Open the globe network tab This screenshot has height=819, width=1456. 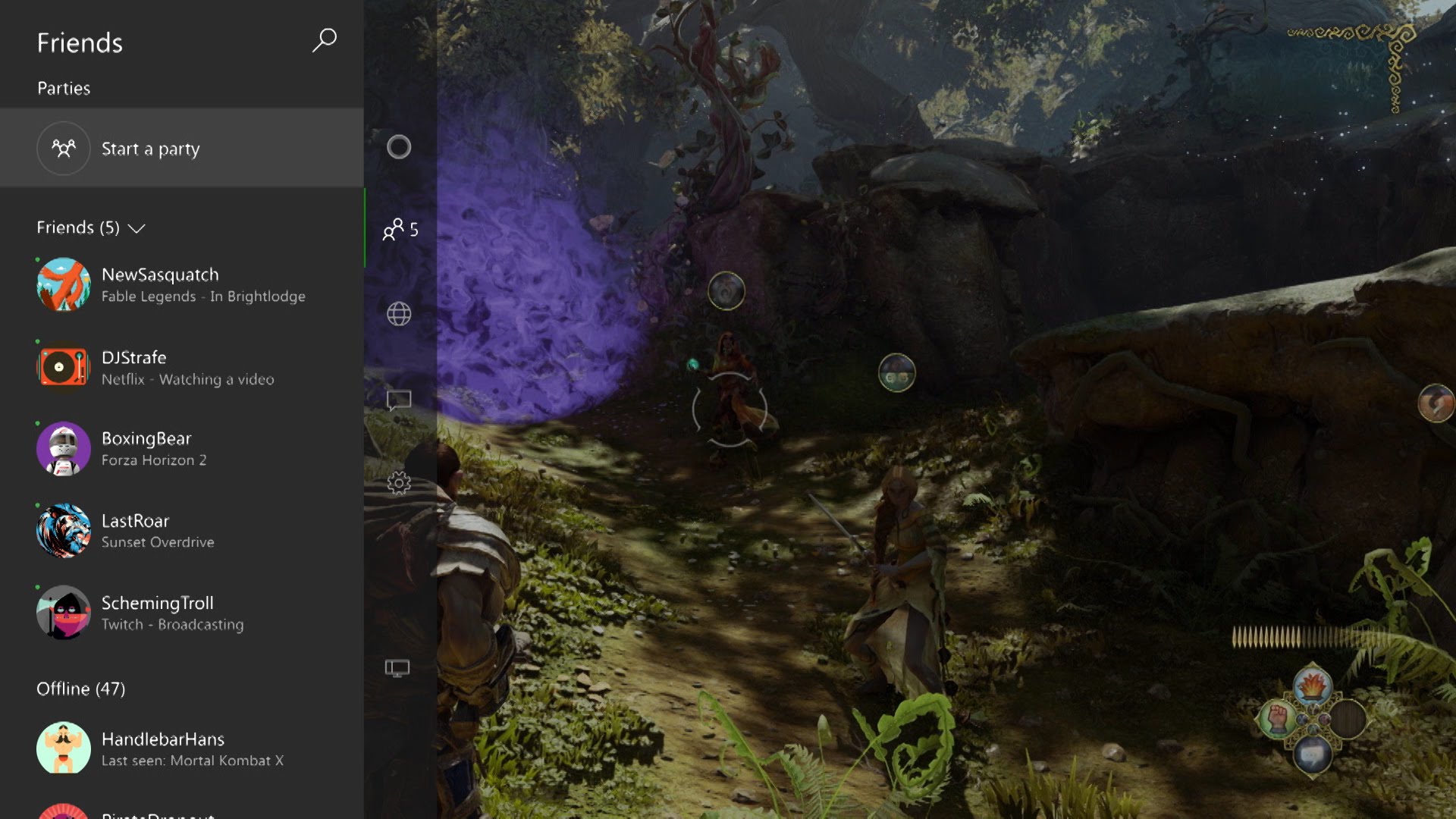399,314
